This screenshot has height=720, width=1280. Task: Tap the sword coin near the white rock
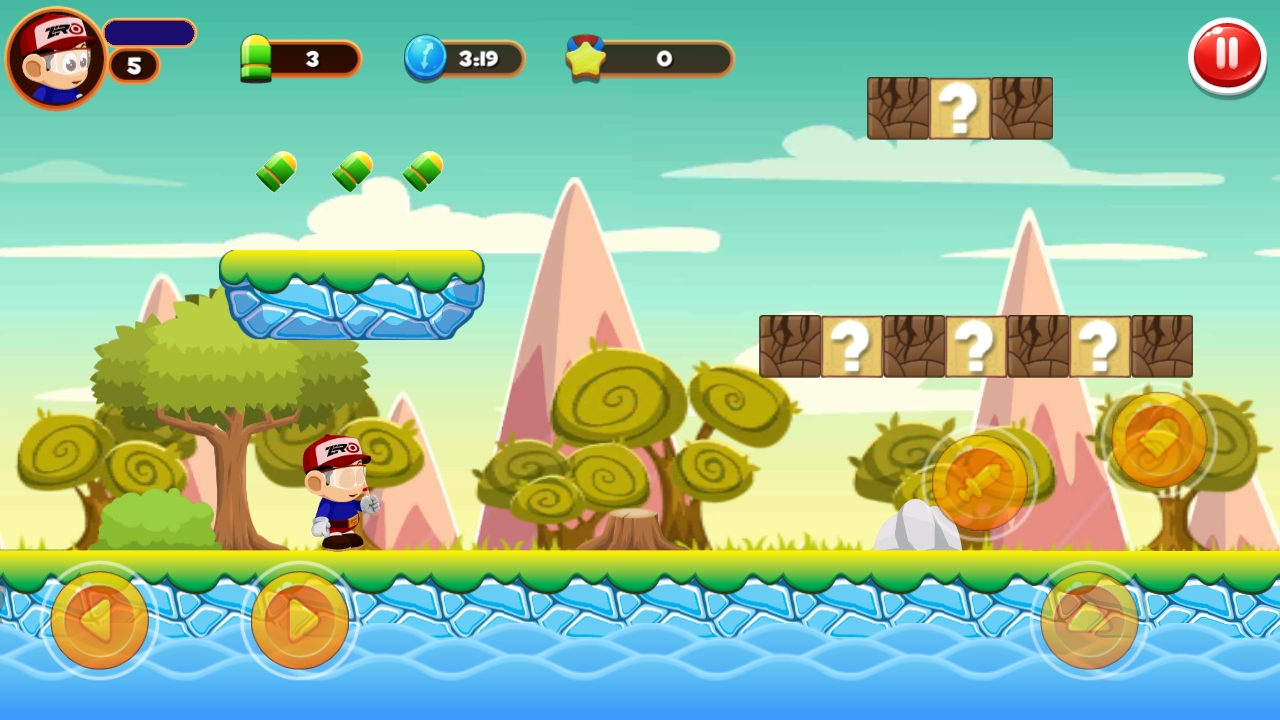980,483
